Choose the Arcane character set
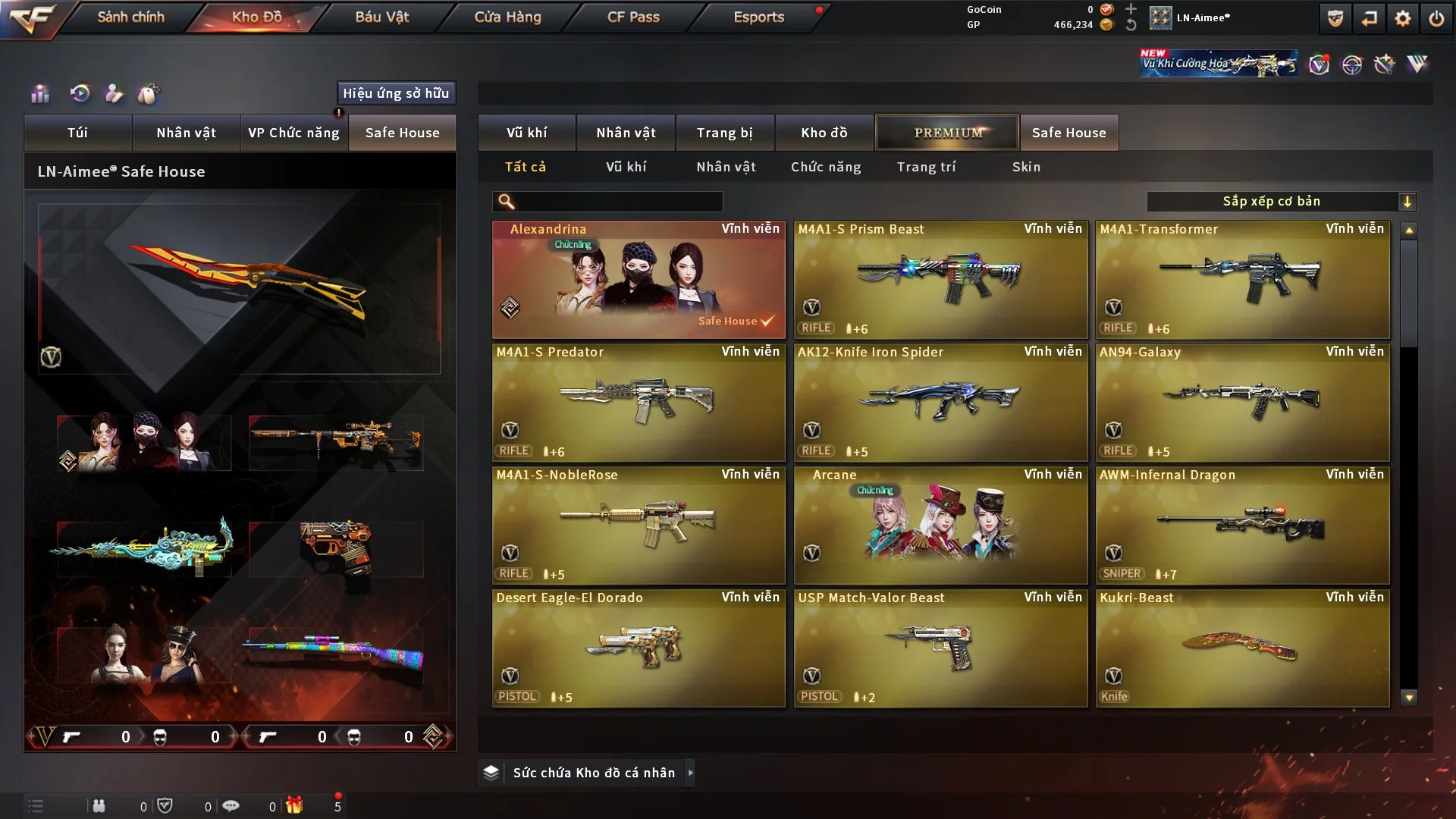Screen dimensions: 1456x819 tap(940, 526)
